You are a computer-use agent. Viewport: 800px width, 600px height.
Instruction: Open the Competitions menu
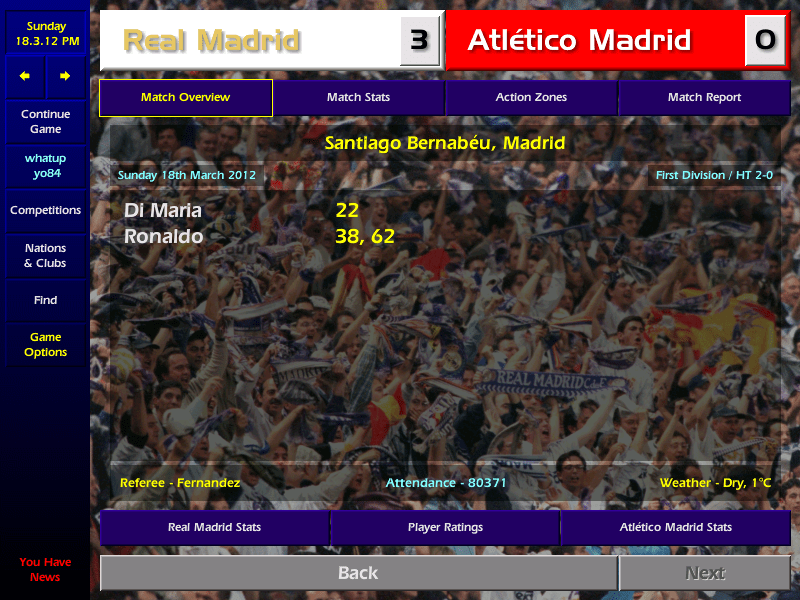point(45,211)
